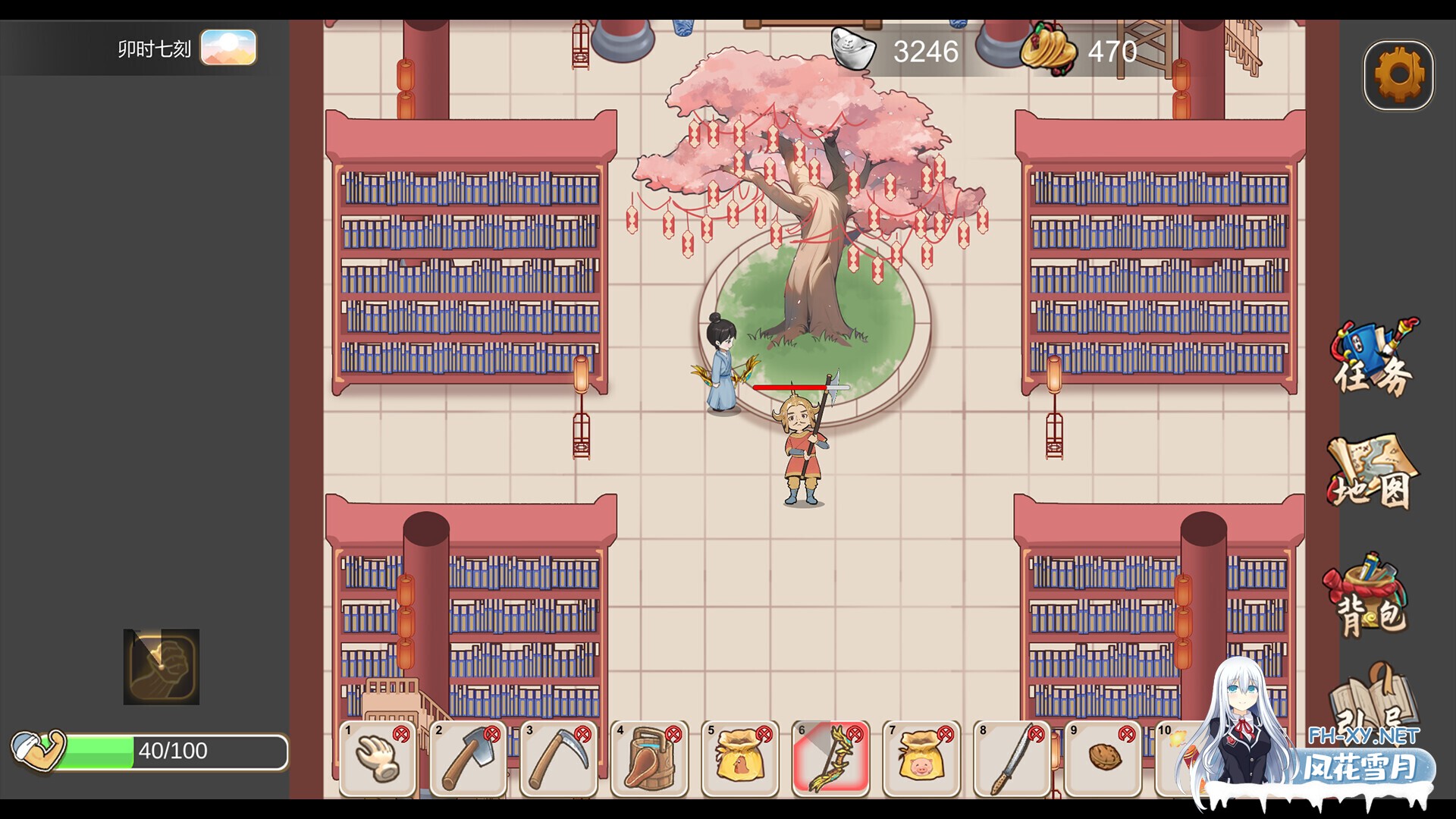This screenshot has width=1456, height=819.
Task: Select the chicken feed bag in slot 5
Action: point(741,762)
